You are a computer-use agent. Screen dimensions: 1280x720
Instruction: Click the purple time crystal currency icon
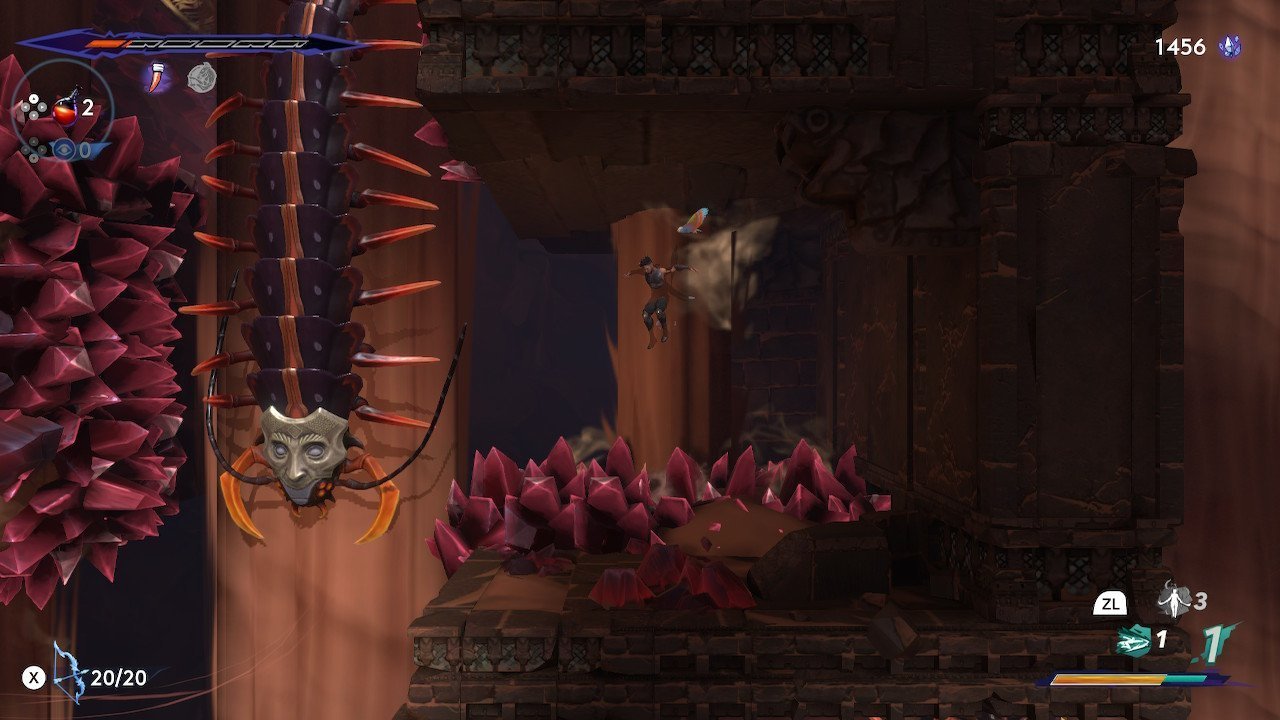(1229, 47)
